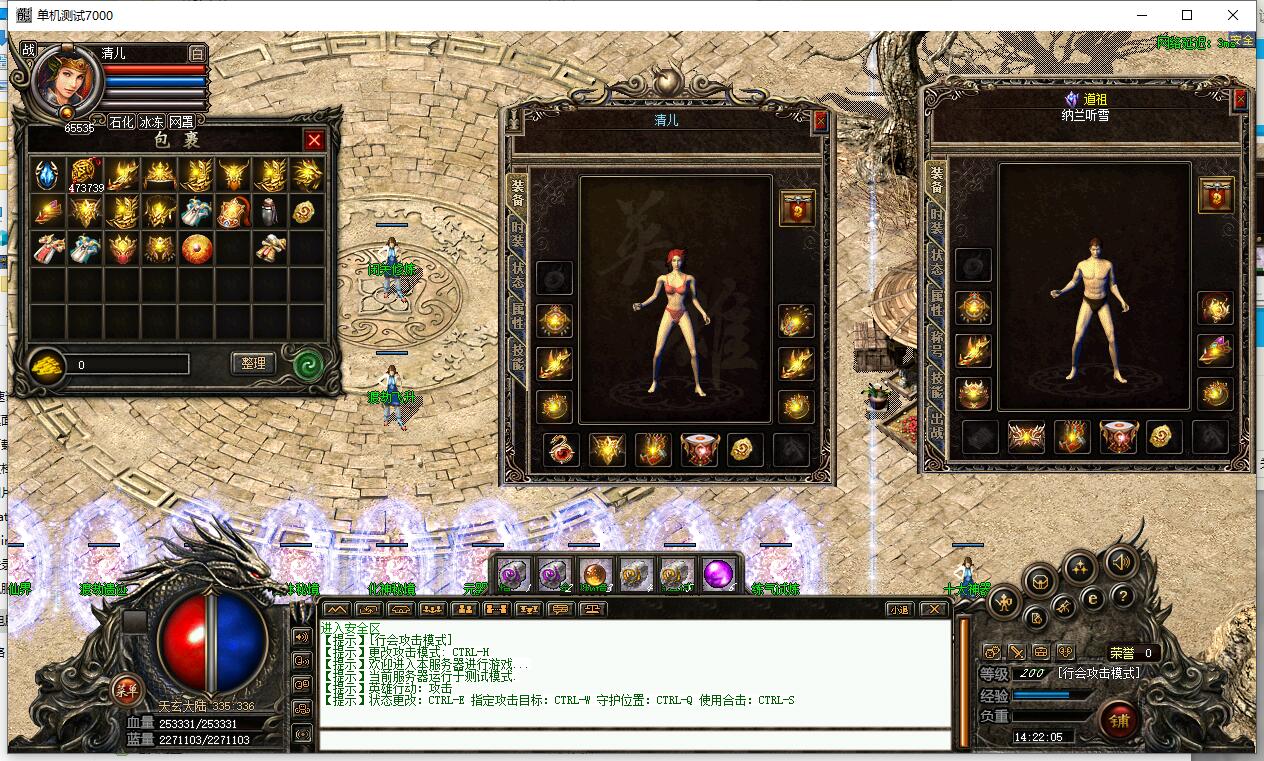1264x761 pixels.
Task: Open the 称号 tab in 纳兰听雪 panel
Action: [937, 344]
